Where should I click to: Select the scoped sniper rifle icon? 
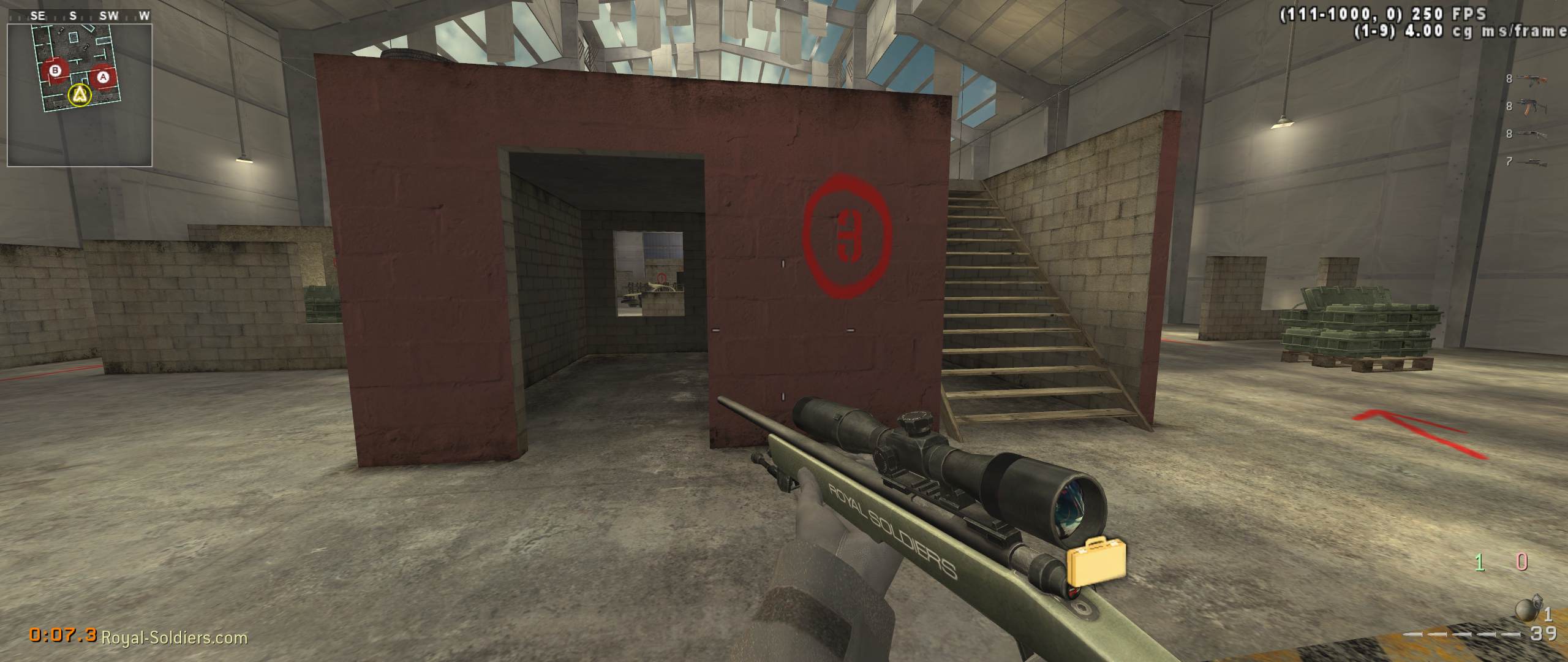(1533, 161)
